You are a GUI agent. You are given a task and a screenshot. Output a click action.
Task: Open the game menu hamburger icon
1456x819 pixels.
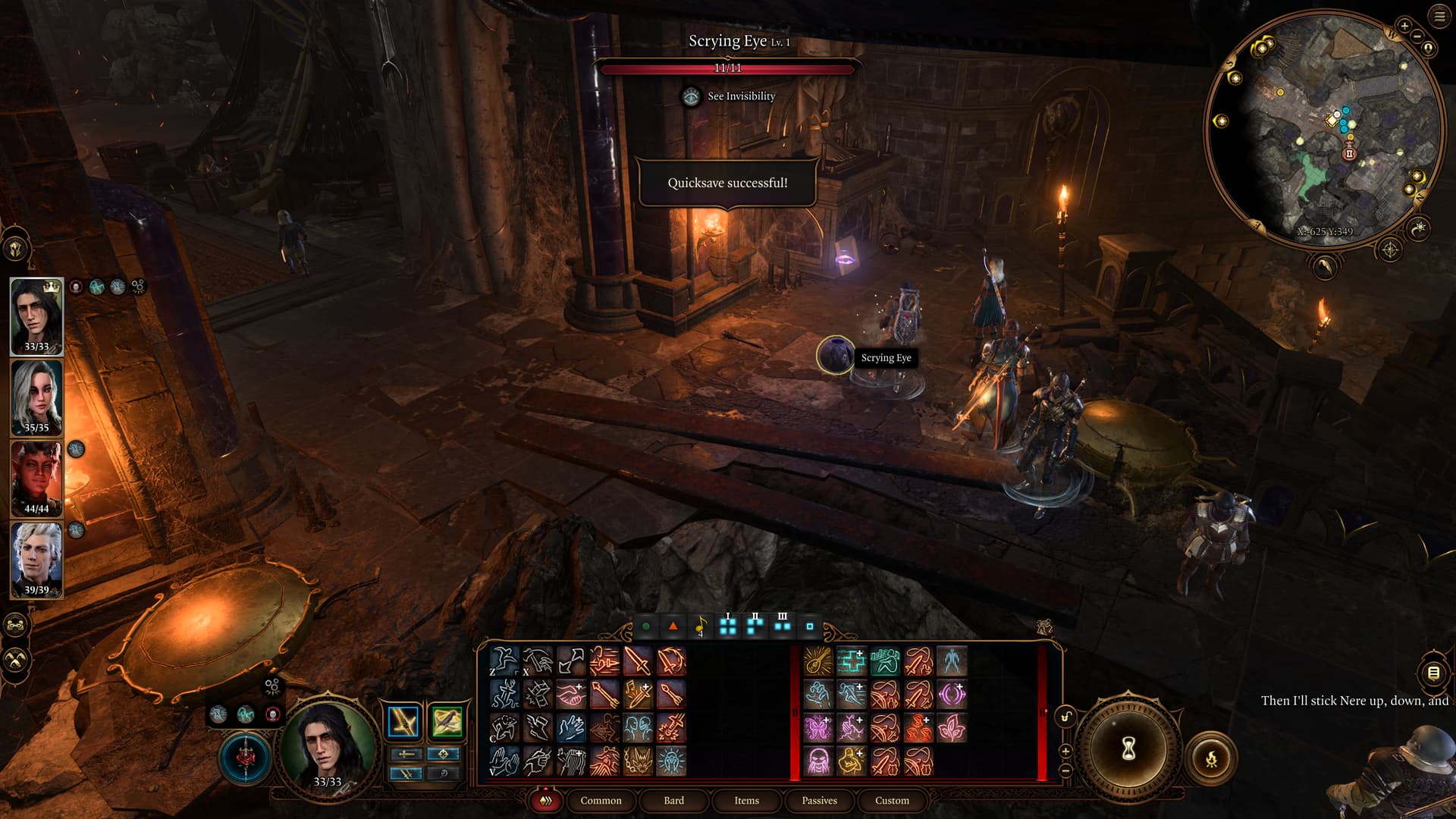[1439, 16]
